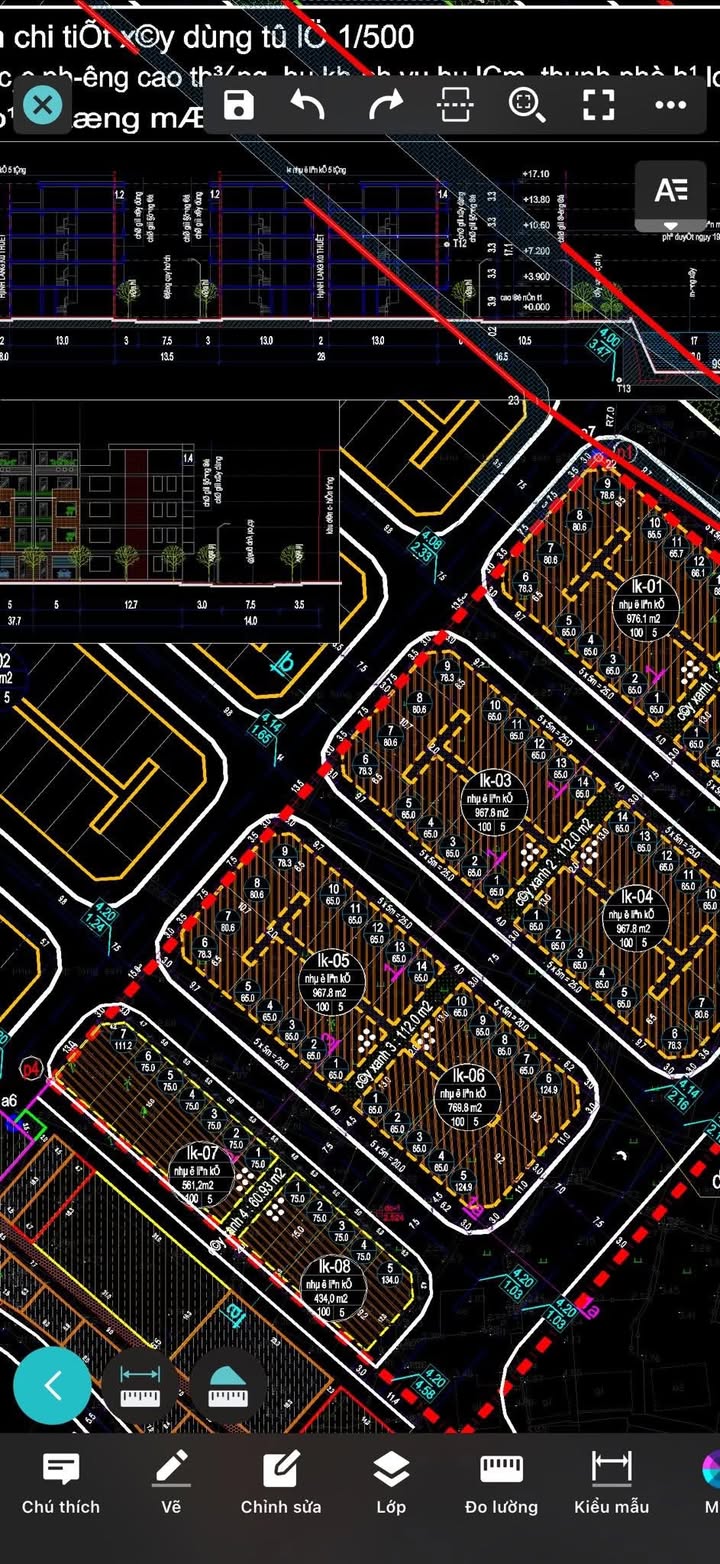The image size is (720, 1564).
Task: Redo the previous action
Action: (x=385, y=104)
